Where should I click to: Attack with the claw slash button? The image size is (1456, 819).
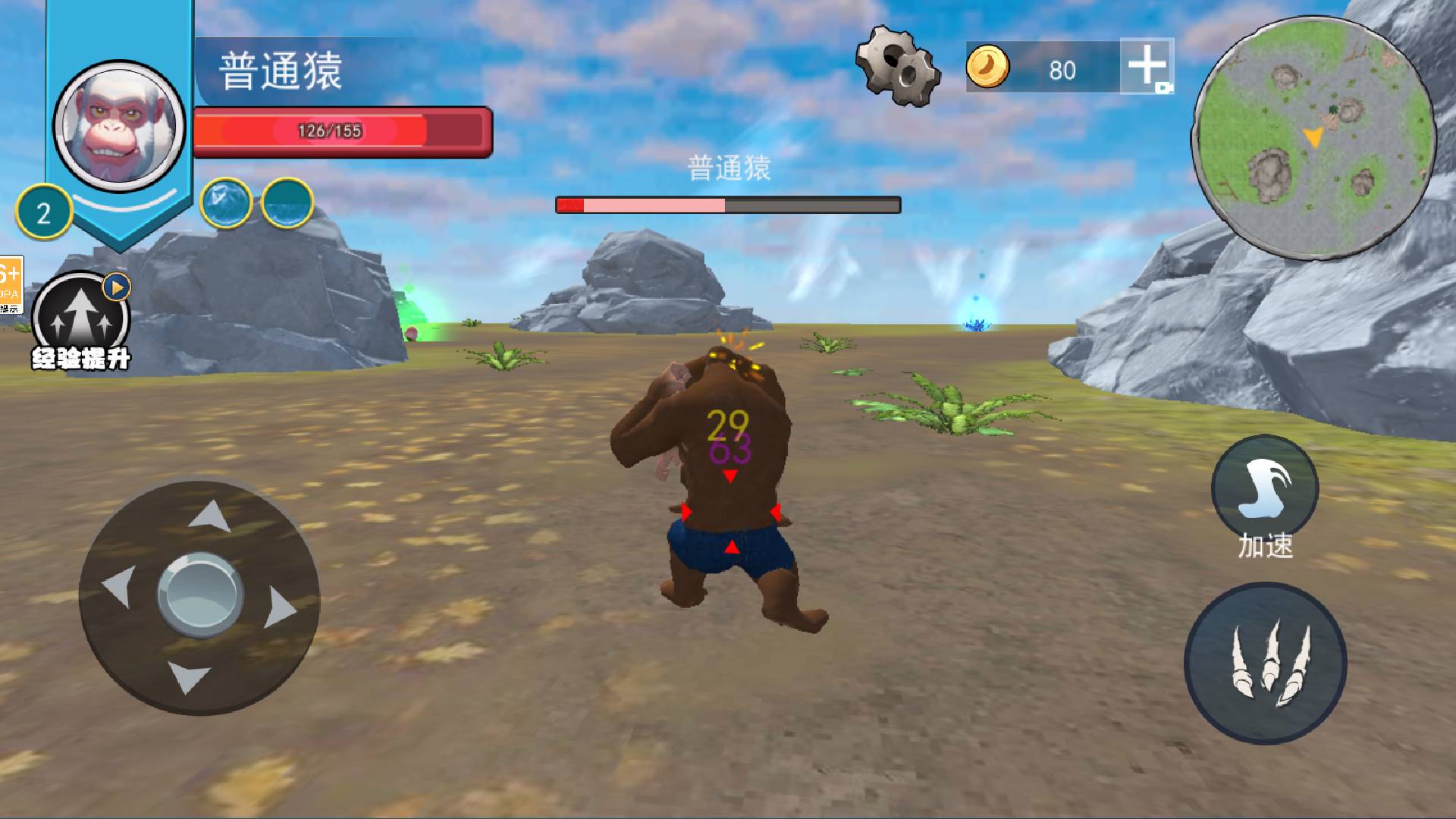pyautogui.click(x=1265, y=663)
